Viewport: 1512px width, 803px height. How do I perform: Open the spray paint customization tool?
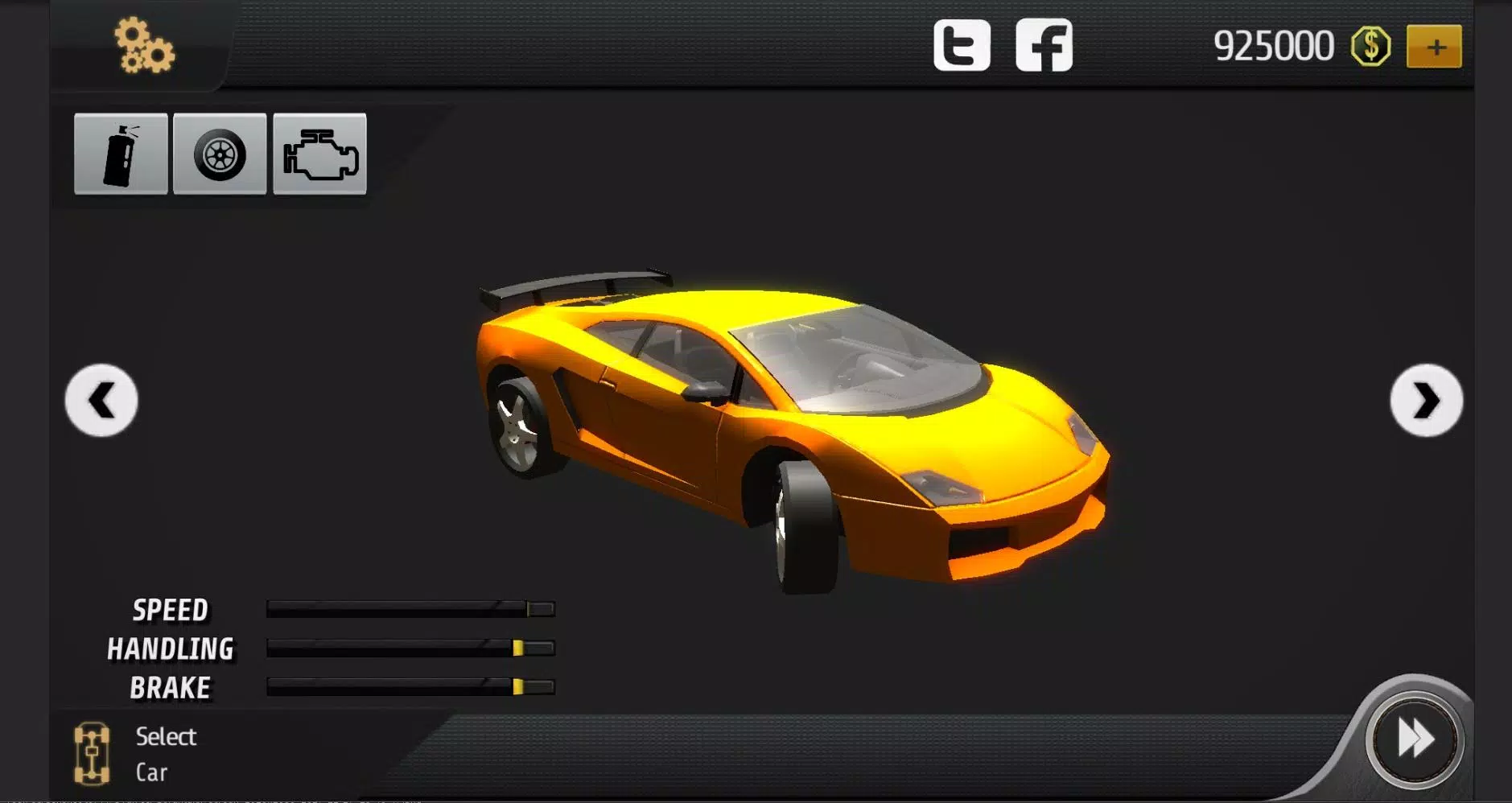(x=119, y=155)
